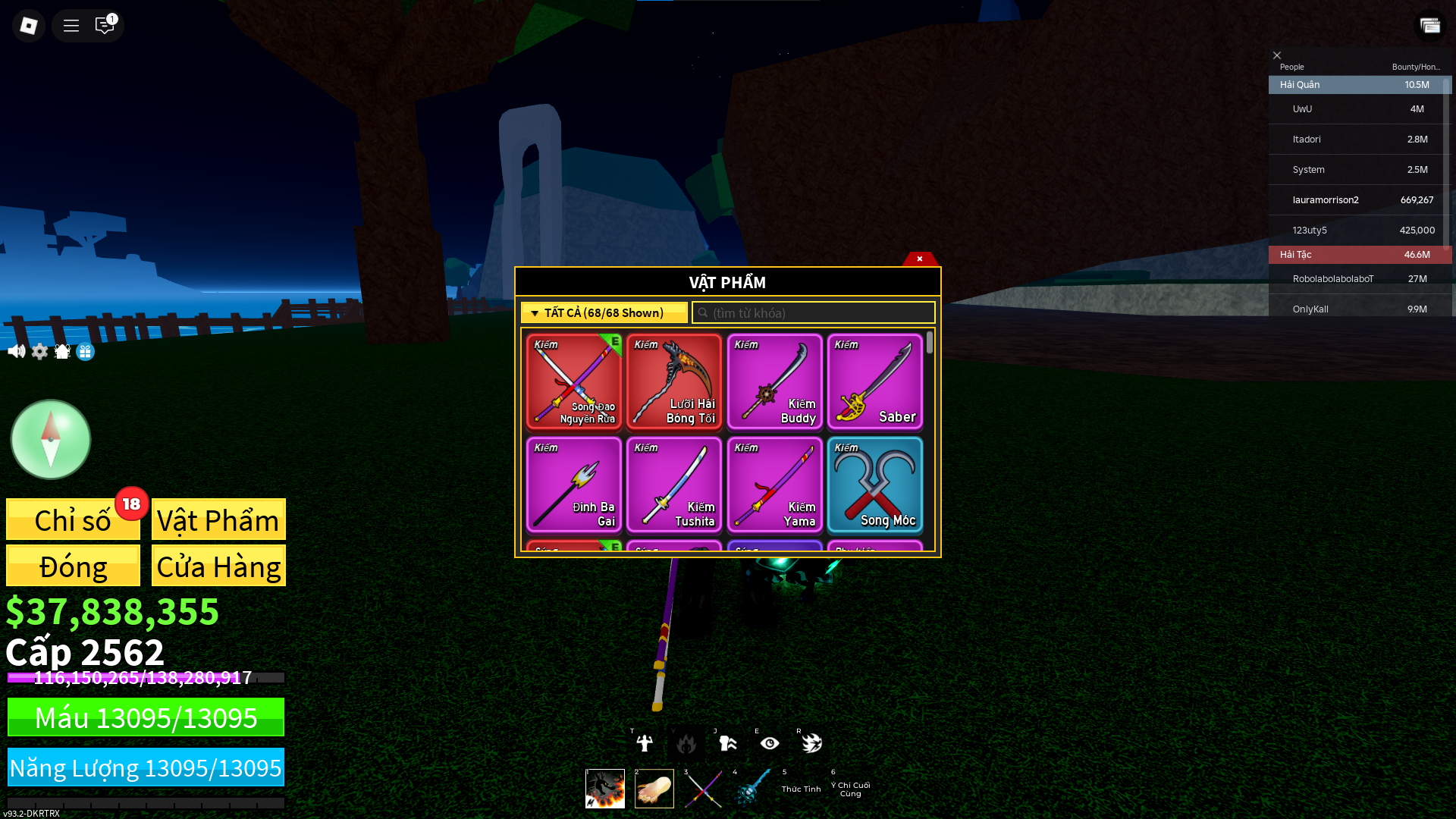Click the green compass
The width and height of the screenshot is (1456, 819).
point(51,439)
